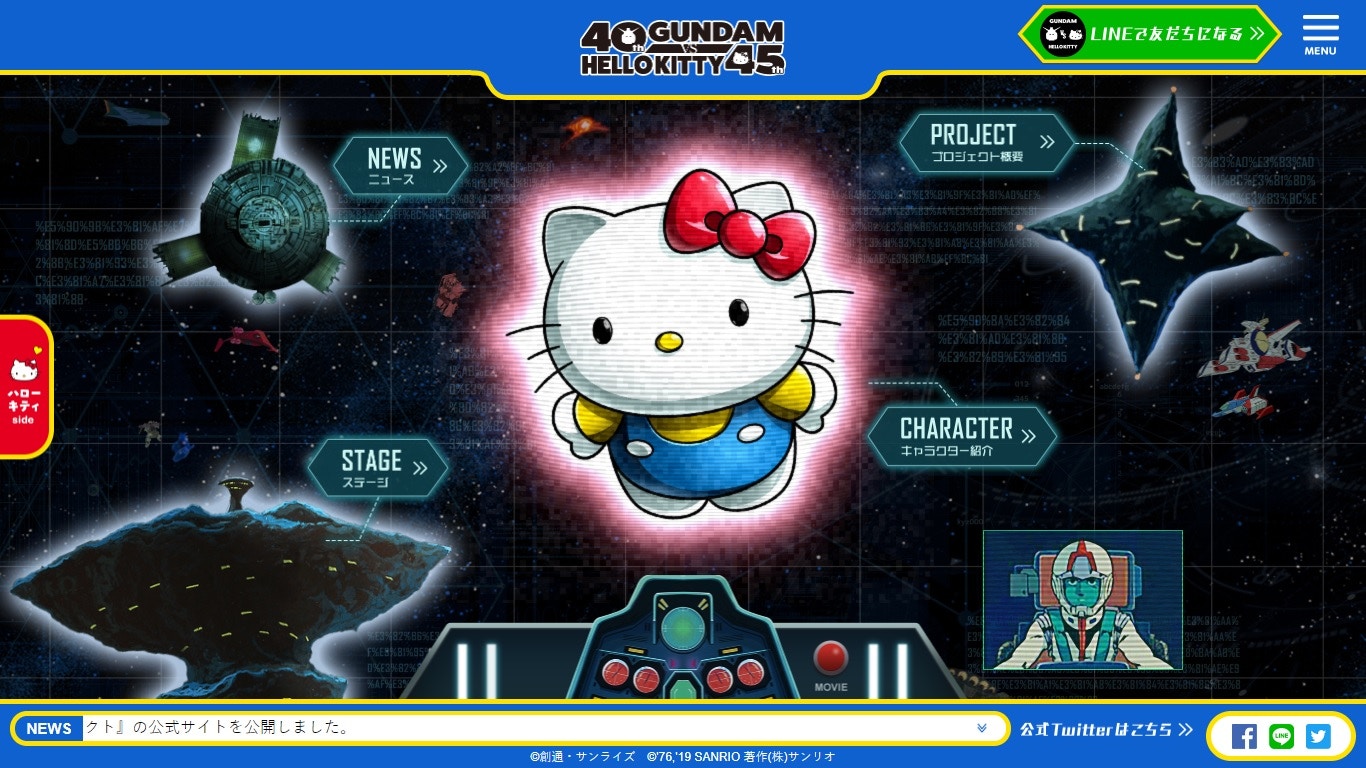Viewport: 1366px width, 768px height.
Task: Open the hamburger MENU button
Action: tap(1320, 35)
